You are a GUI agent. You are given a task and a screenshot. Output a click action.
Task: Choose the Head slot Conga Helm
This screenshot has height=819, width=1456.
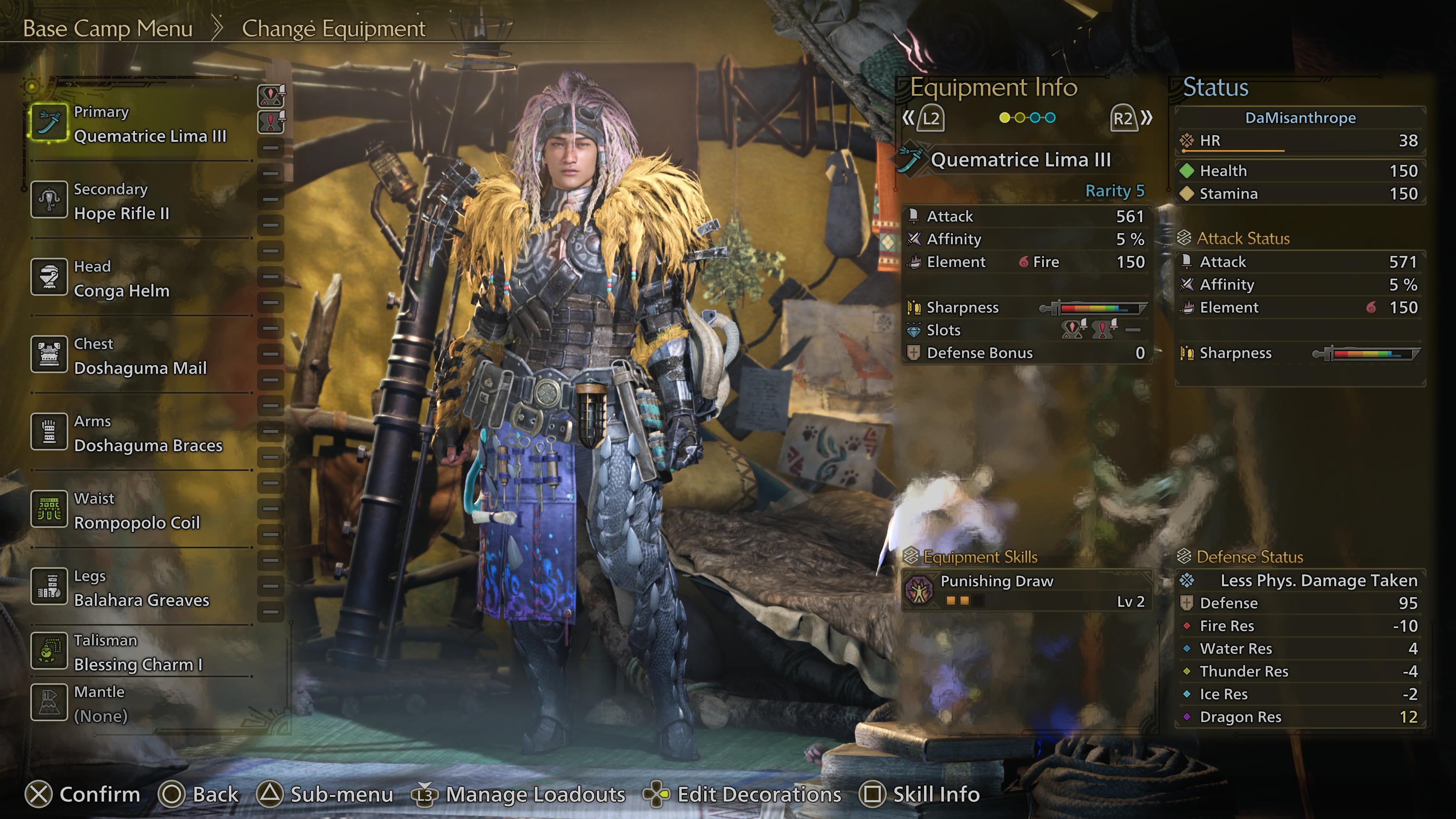(141, 279)
